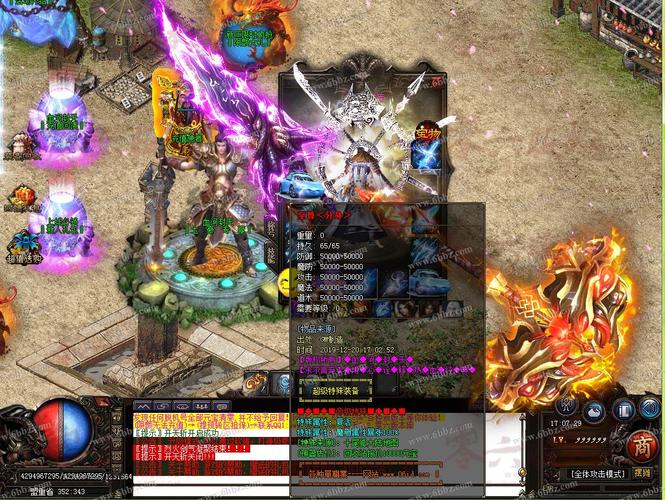Viewport: 665px width, 500px height.
Task: Open the treasure chest event icon
Action: 21,148
